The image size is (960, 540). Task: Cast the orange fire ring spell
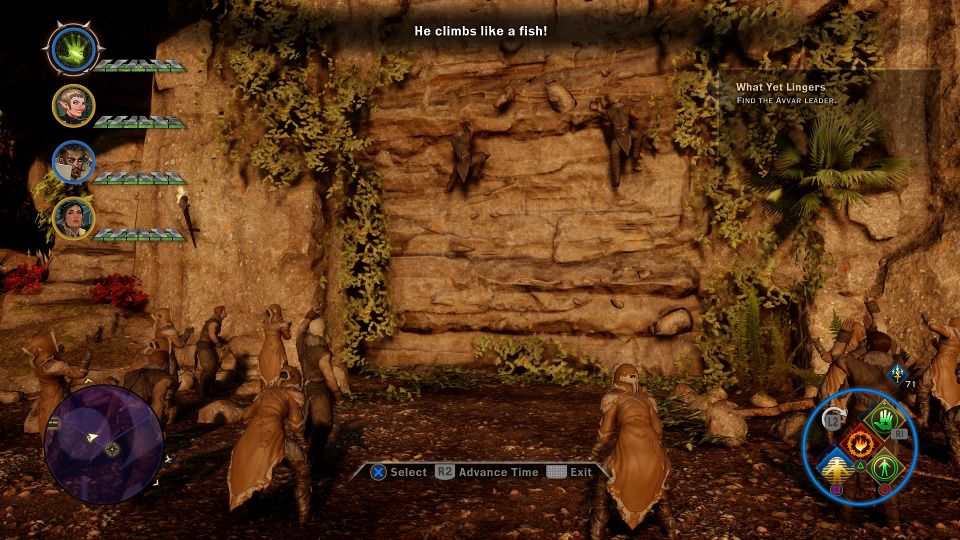[858, 441]
